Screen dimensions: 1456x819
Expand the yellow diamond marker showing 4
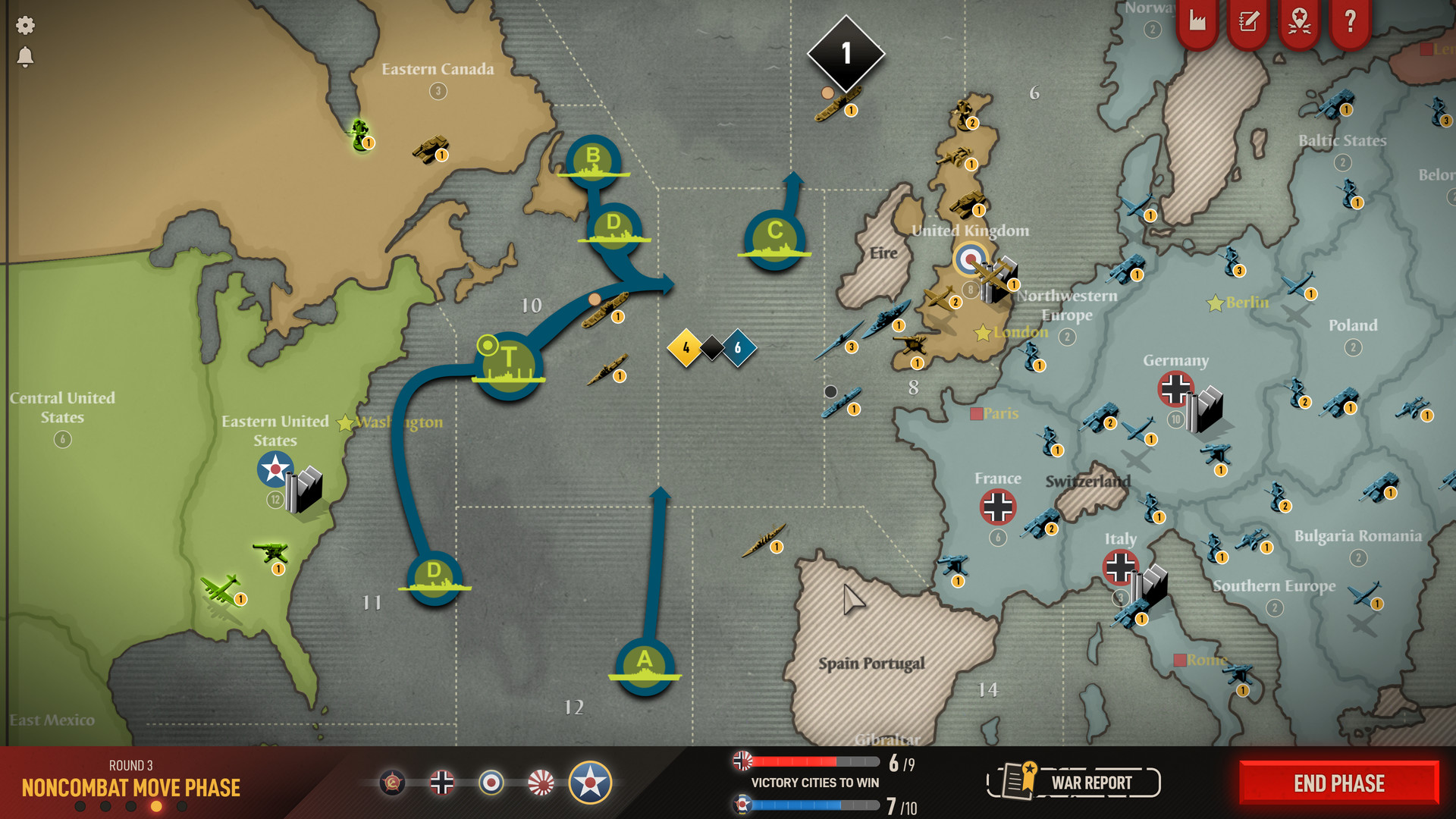tap(685, 348)
